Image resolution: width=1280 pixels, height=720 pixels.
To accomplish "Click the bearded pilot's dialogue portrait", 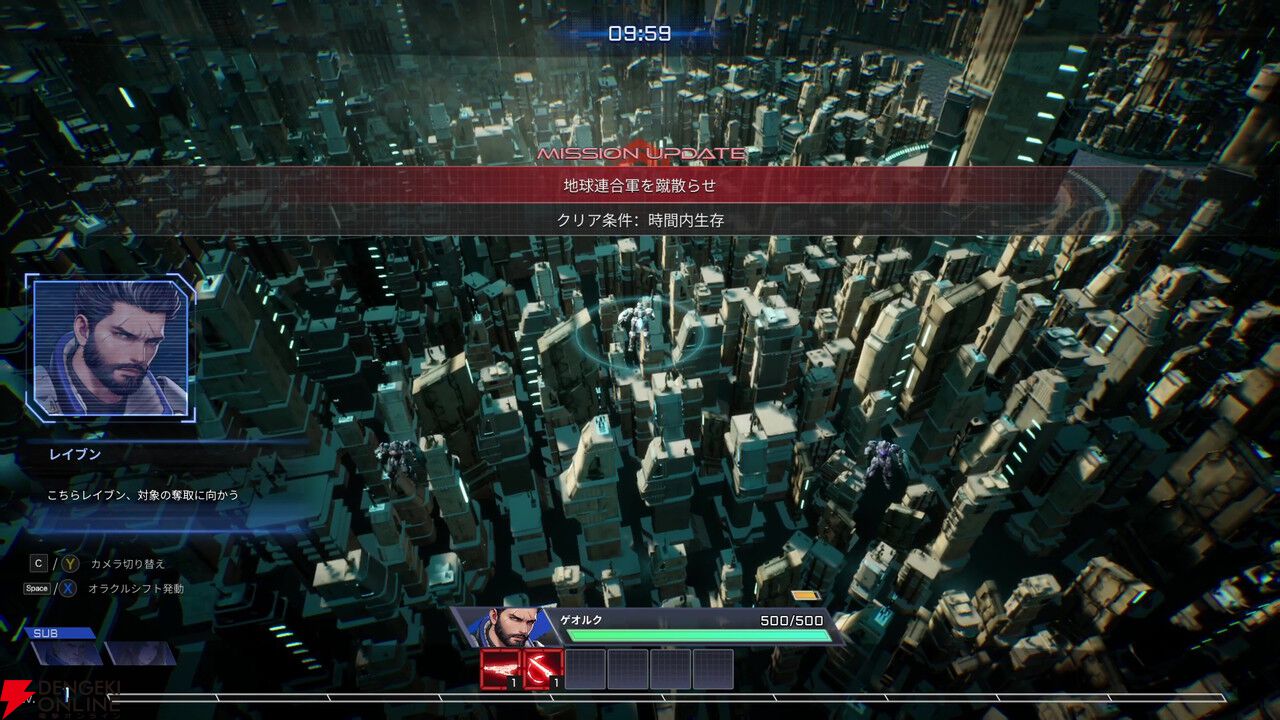I will (x=110, y=347).
